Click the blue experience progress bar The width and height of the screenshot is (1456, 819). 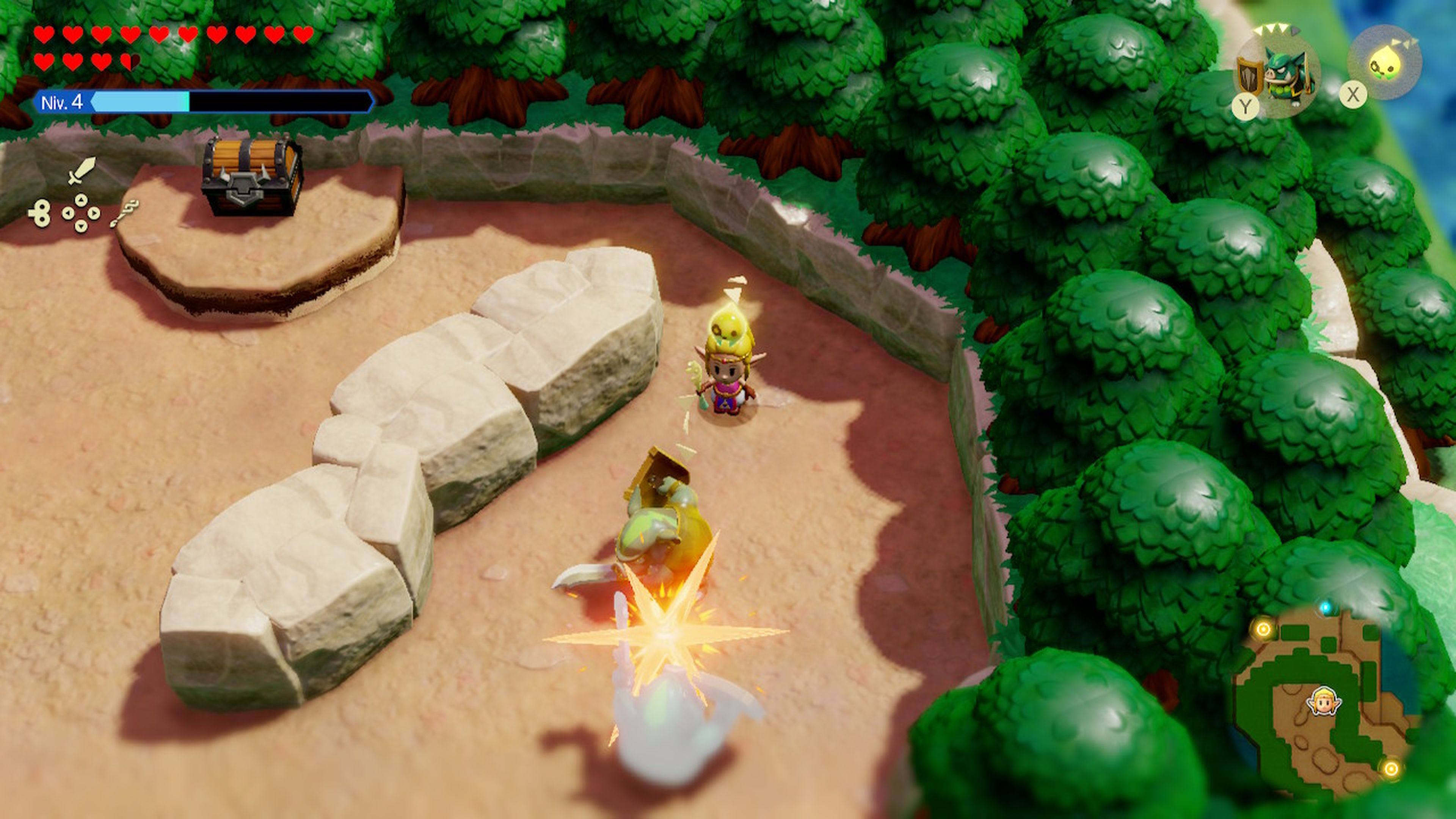pyautogui.click(x=141, y=102)
